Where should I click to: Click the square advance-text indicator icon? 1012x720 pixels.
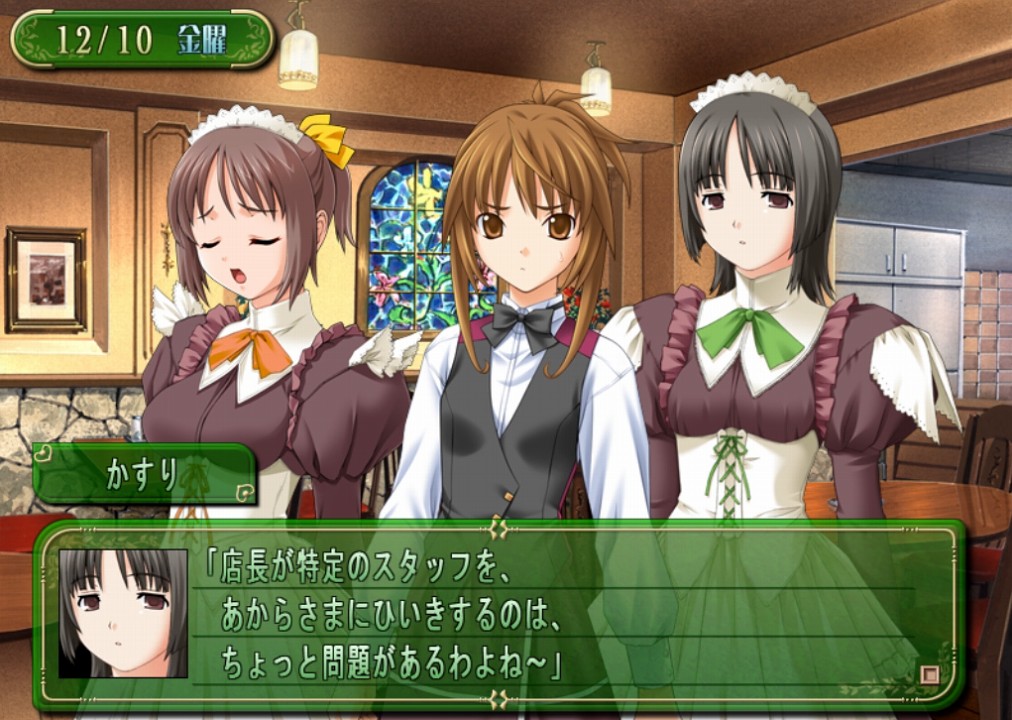click(929, 675)
